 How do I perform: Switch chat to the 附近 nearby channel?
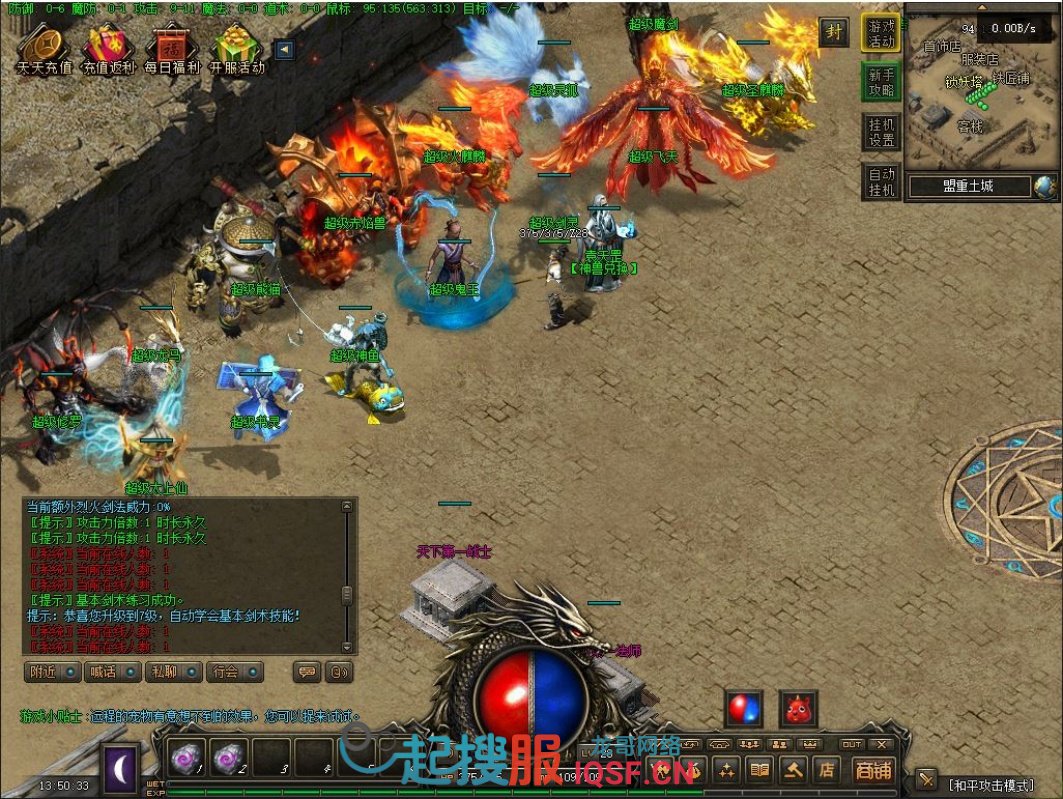pyautogui.click(x=51, y=672)
